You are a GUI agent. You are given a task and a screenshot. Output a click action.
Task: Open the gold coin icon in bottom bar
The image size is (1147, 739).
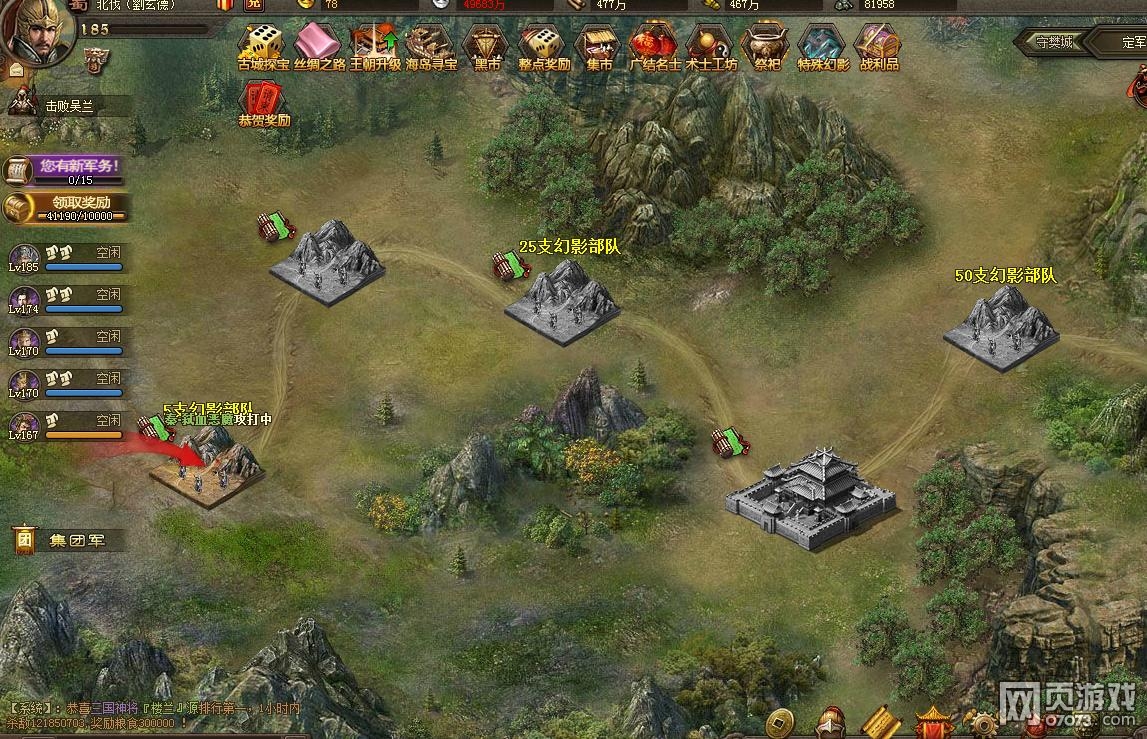780,720
